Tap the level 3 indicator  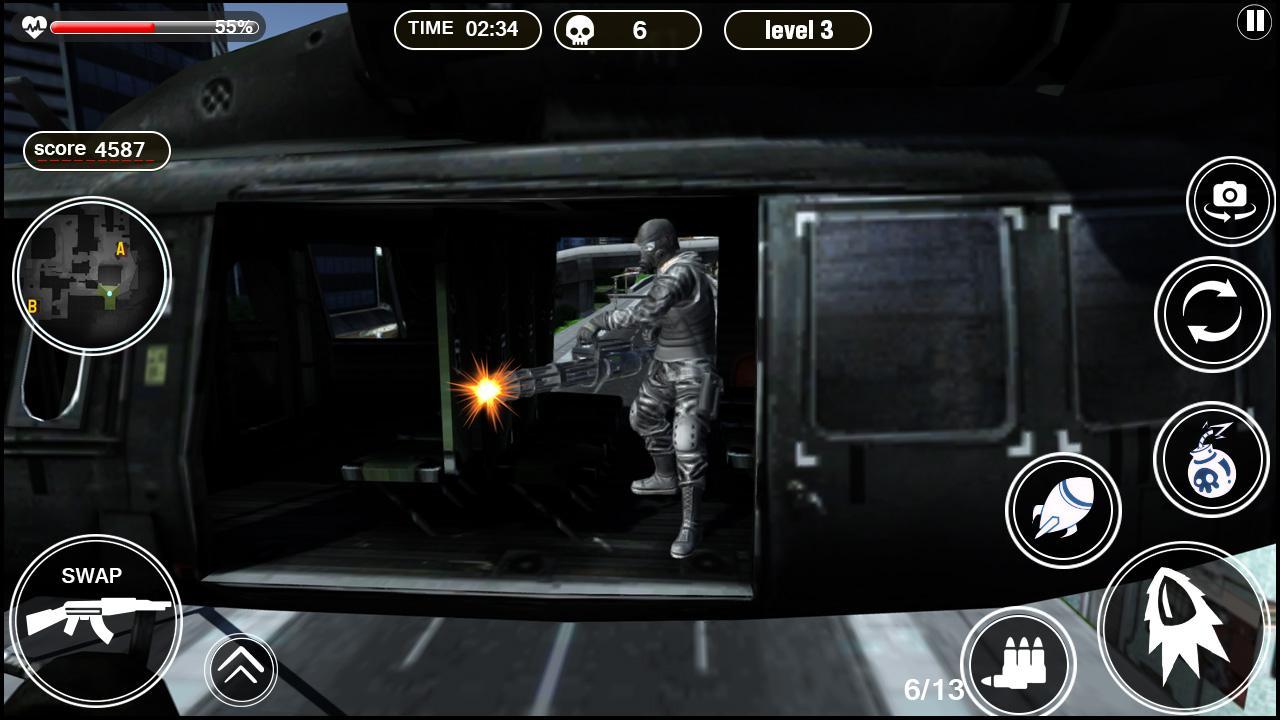point(797,30)
